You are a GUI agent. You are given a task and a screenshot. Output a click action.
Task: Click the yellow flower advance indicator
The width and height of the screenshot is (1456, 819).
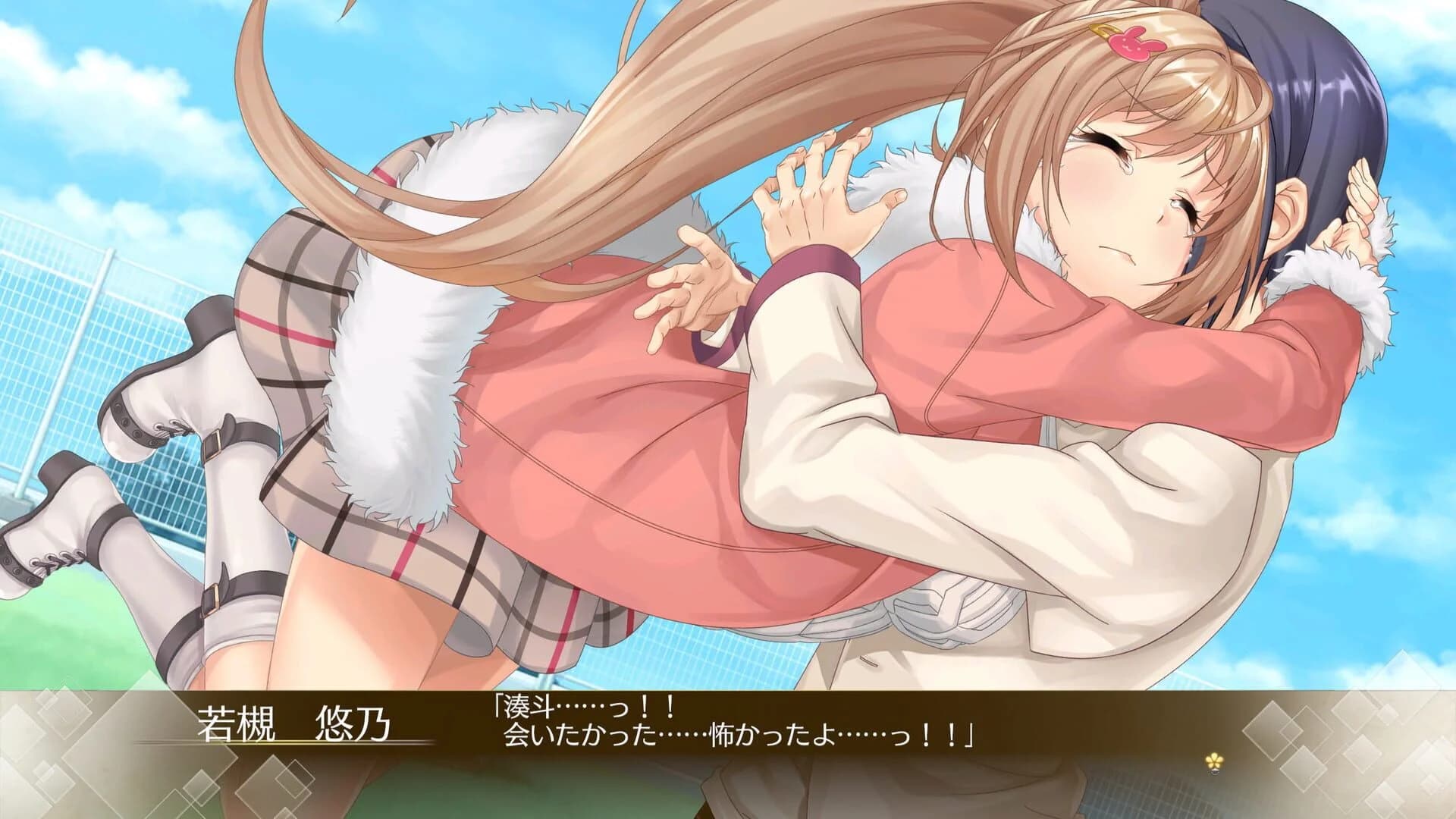pos(1214,760)
